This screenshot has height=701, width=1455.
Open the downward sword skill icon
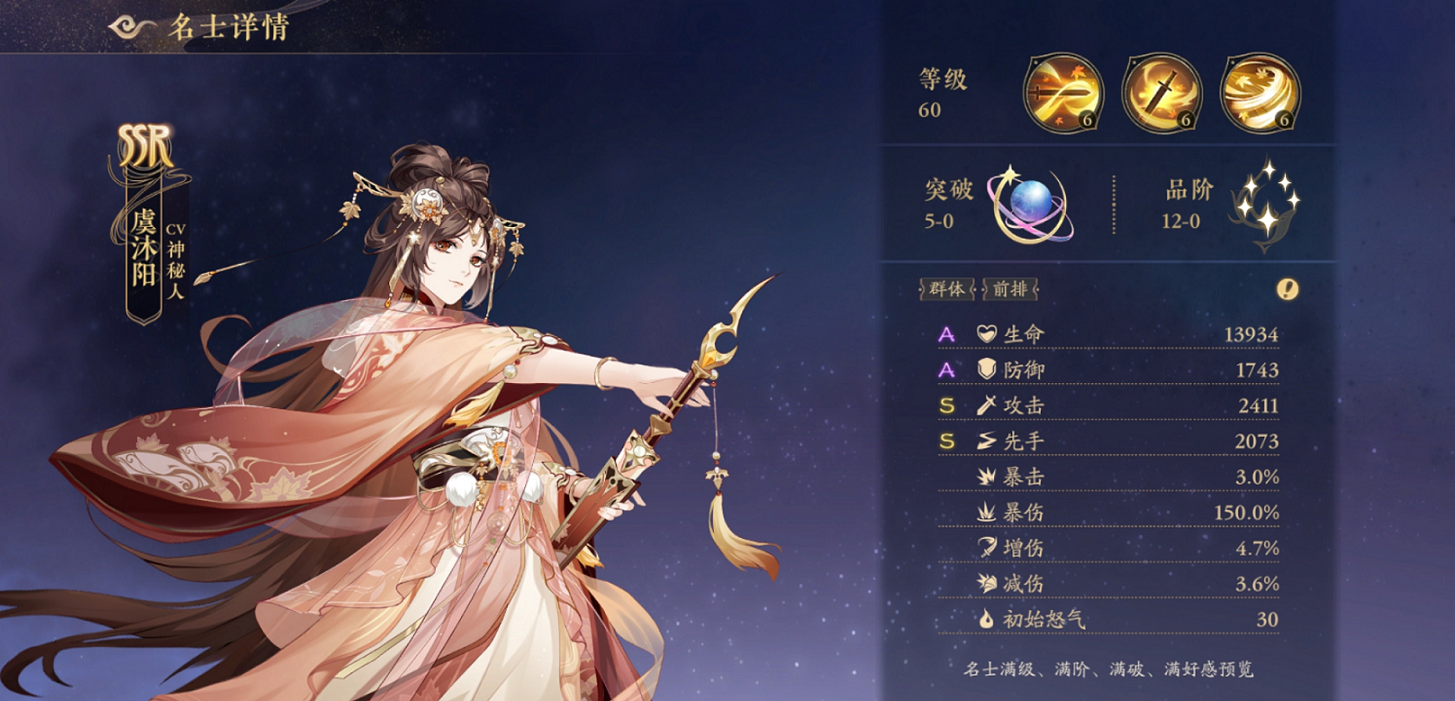1161,93
